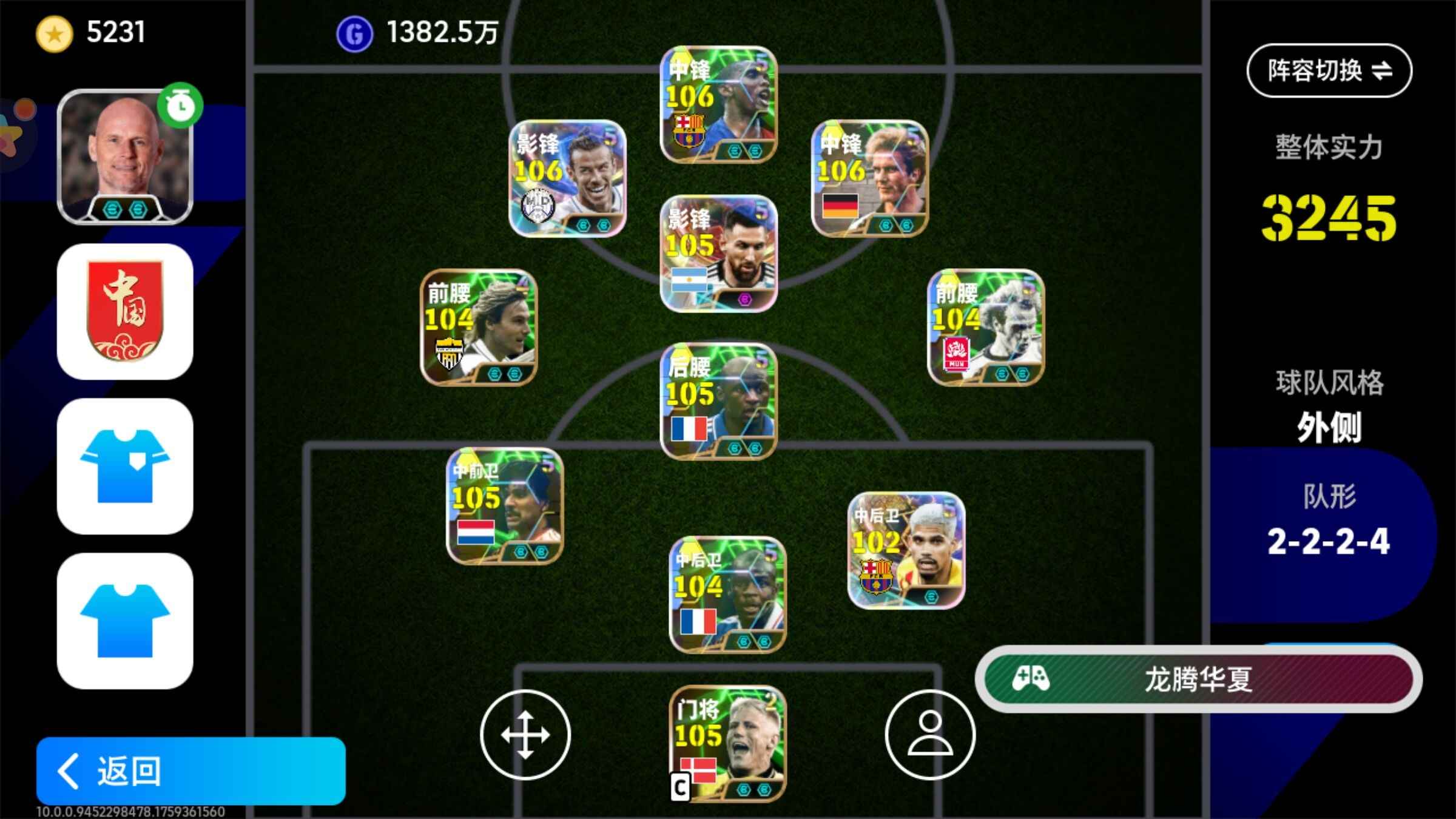Open the 龙腾华夏 gamepad banner

(x=1198, y=679)
